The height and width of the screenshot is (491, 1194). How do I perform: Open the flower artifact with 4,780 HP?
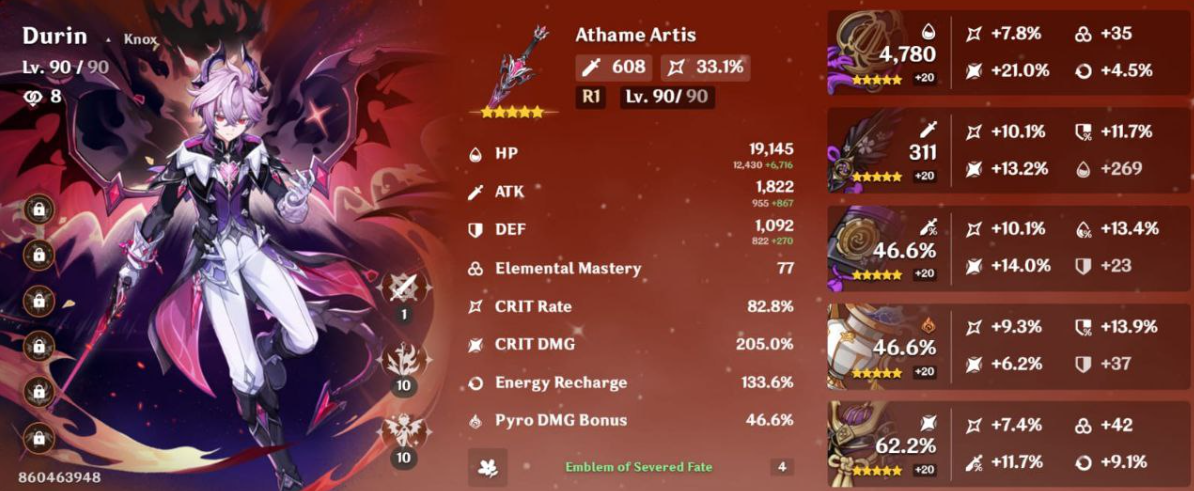tap(866, 53)
